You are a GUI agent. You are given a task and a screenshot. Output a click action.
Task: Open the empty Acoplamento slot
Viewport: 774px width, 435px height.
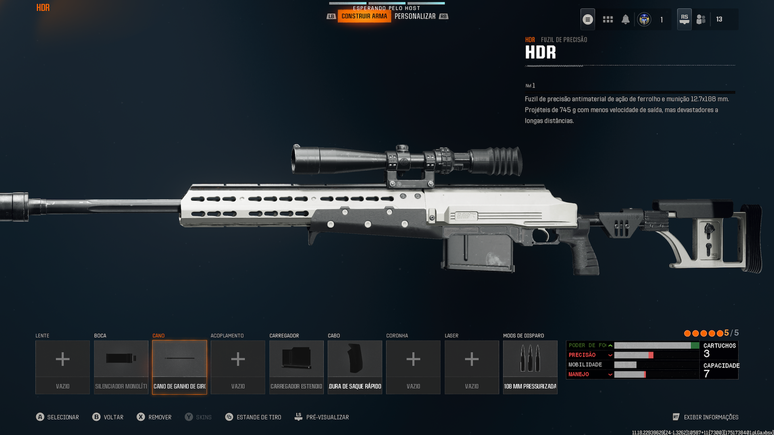pos(238,366)
